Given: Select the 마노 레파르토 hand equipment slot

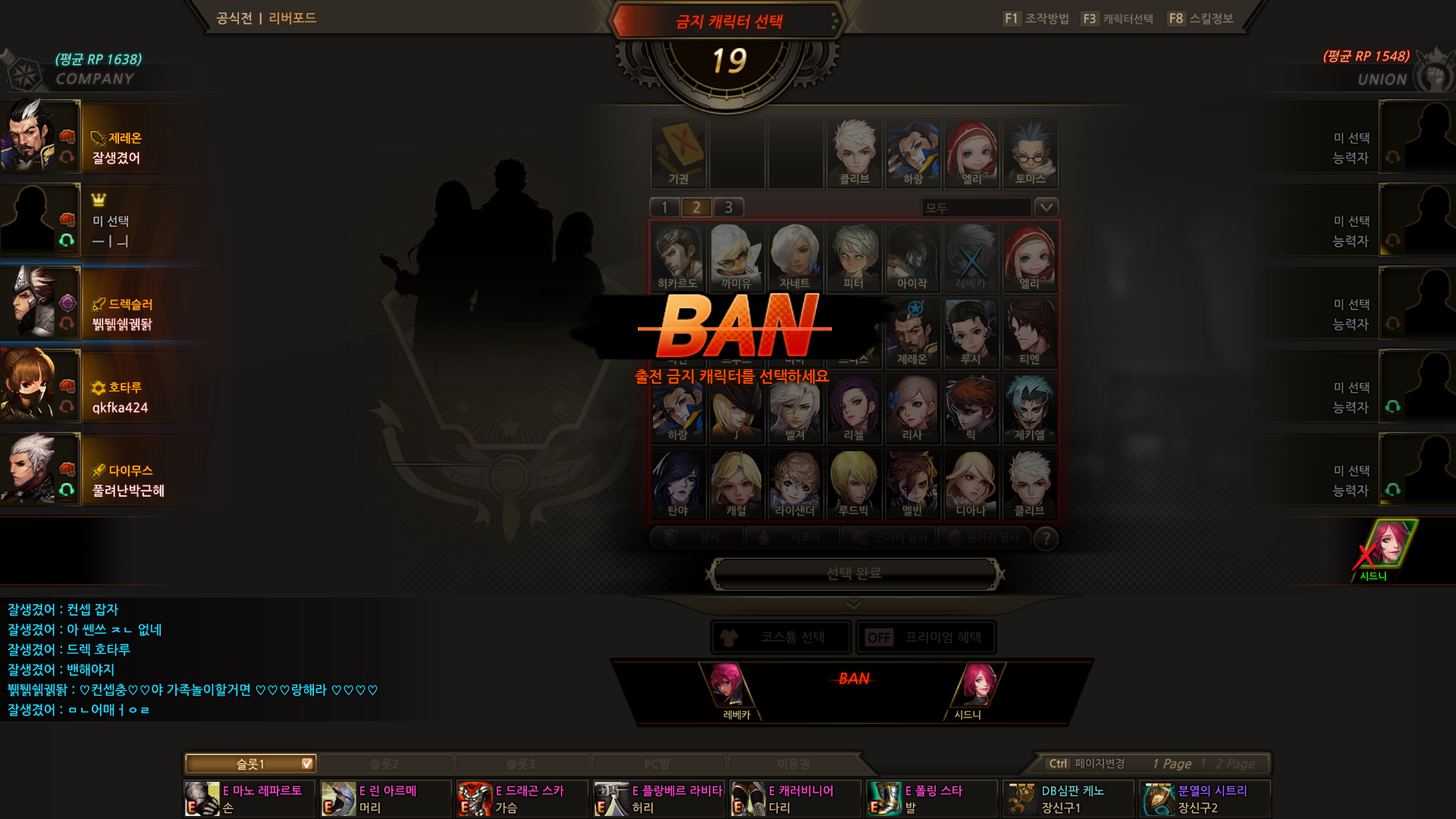Looking at the screenshot, I should (249, 799).
